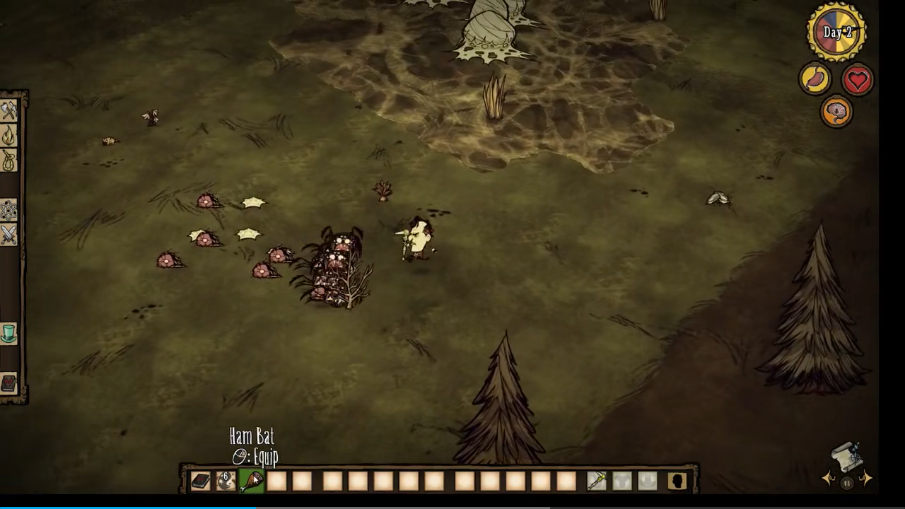Open the Light crafting tab with the flame icon
The width and height of the screenshot is (905, 509).
click(x=9, y=135)
